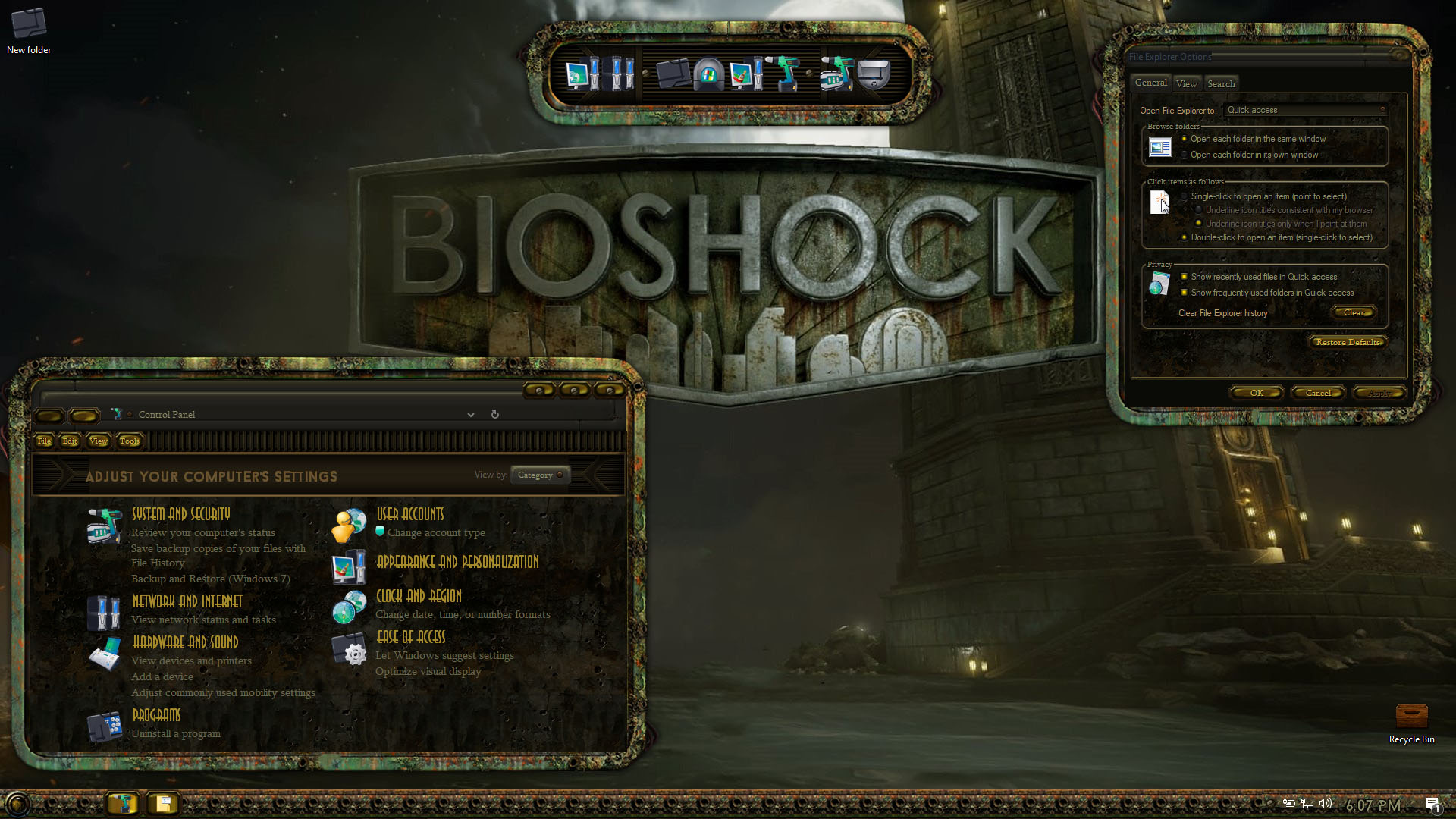The image size is (1456, 819).
Task: Switch to the Search tab
Action: [1221, 83]
